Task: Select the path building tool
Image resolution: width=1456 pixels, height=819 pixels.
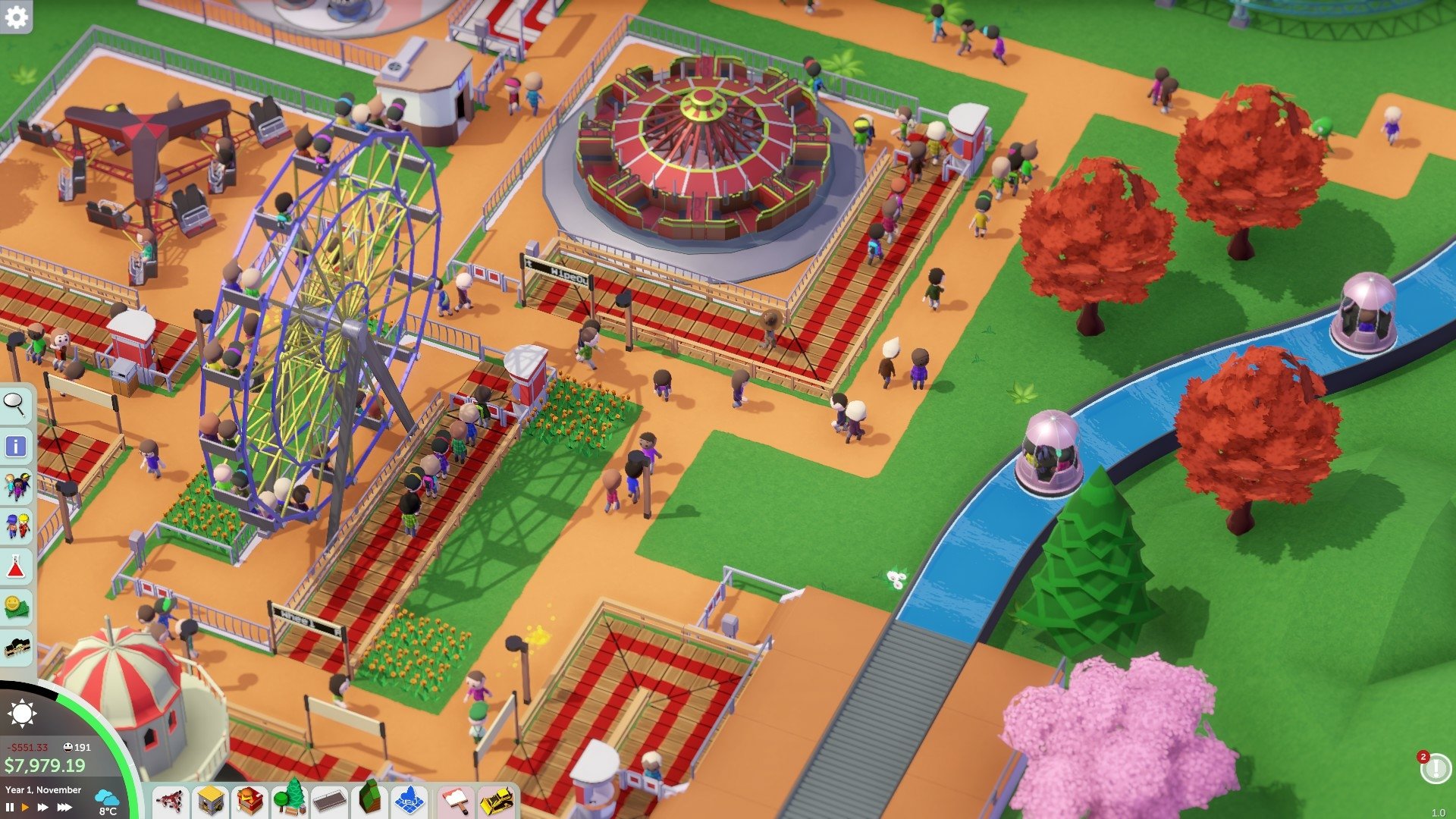Action: [x=331, y=800]
